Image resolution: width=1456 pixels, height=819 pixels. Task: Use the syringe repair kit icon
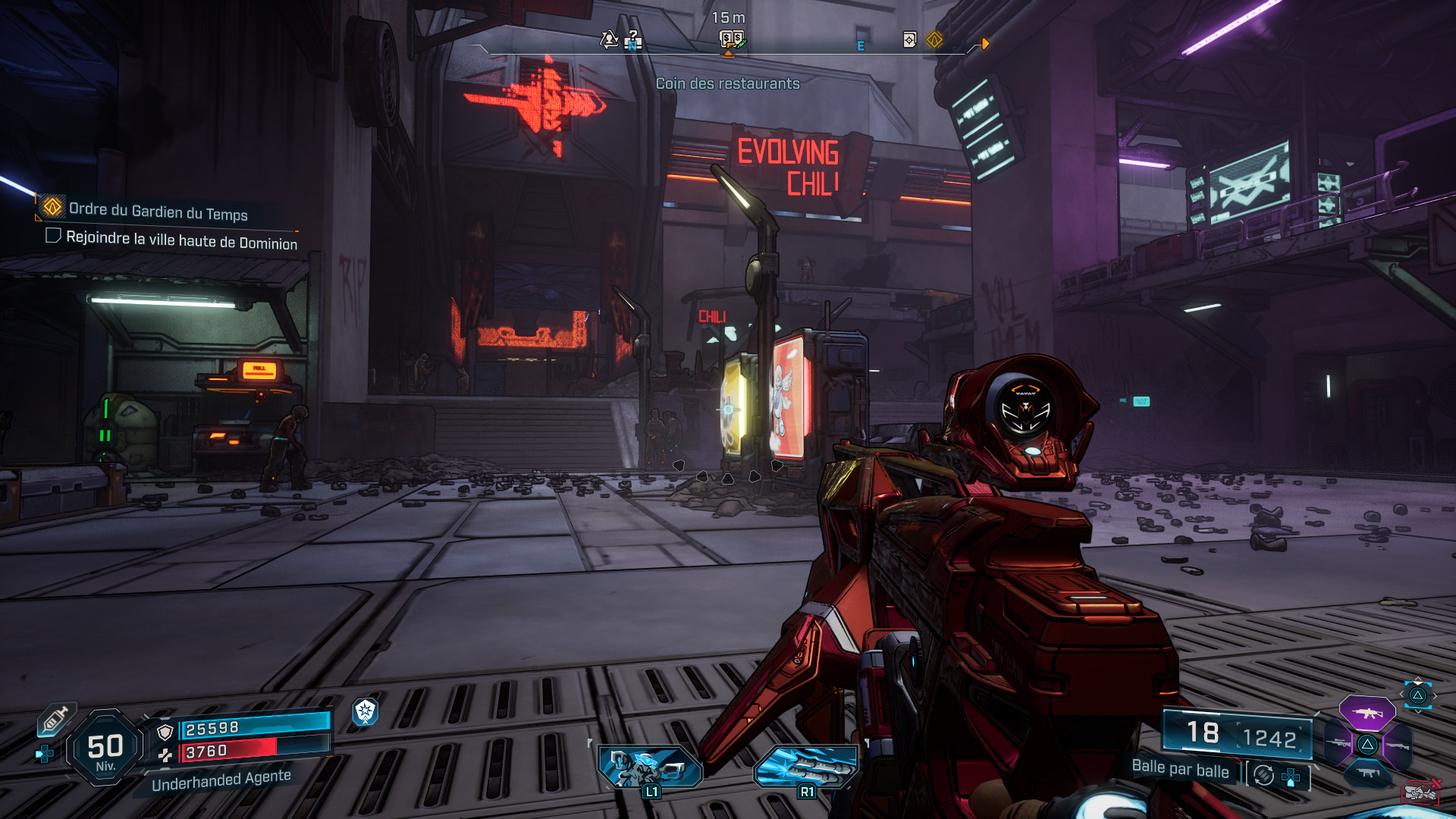click(55, 719)
